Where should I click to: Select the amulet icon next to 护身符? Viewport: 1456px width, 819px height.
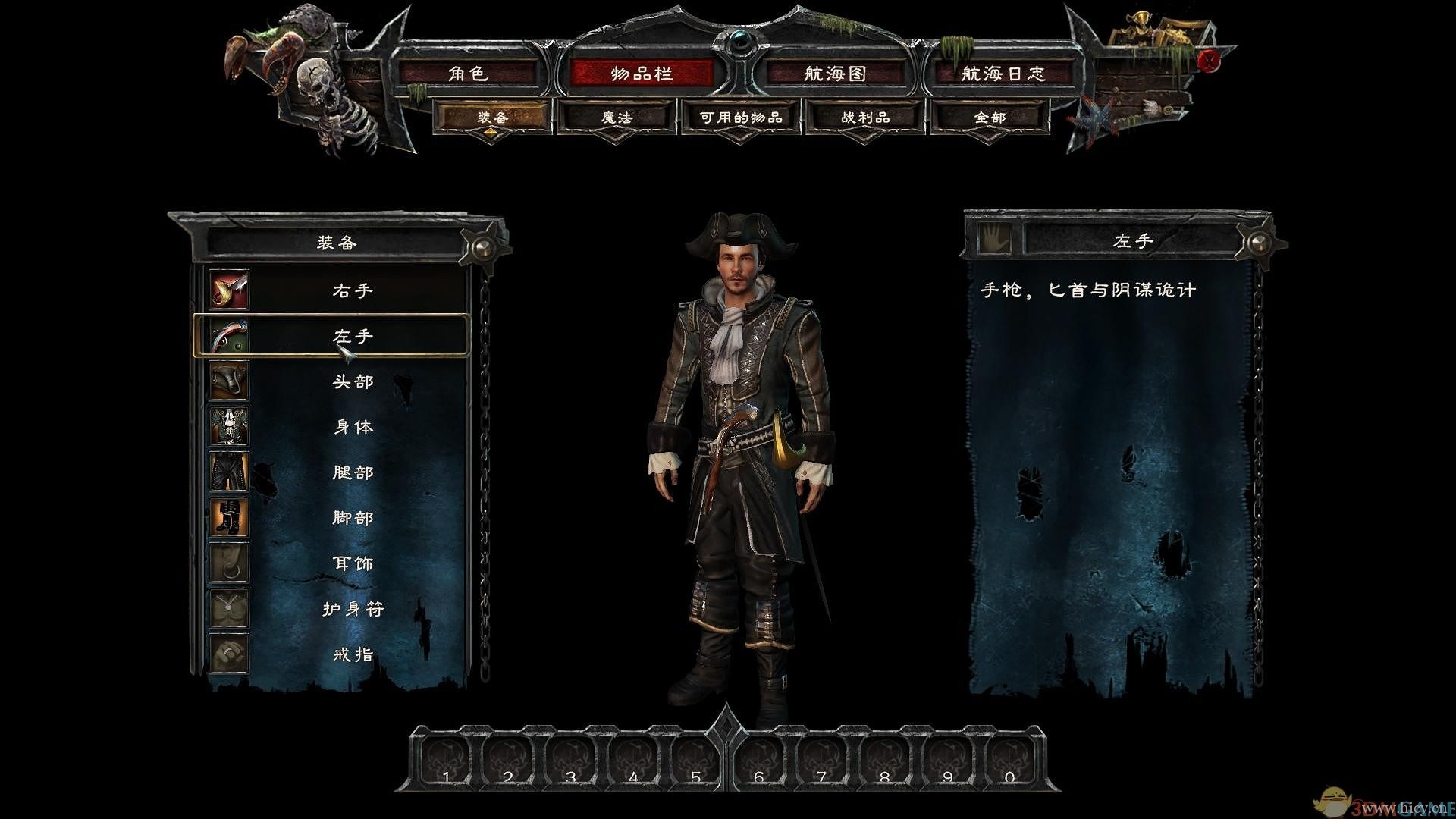pyautogui.click(x=229, y=608)
